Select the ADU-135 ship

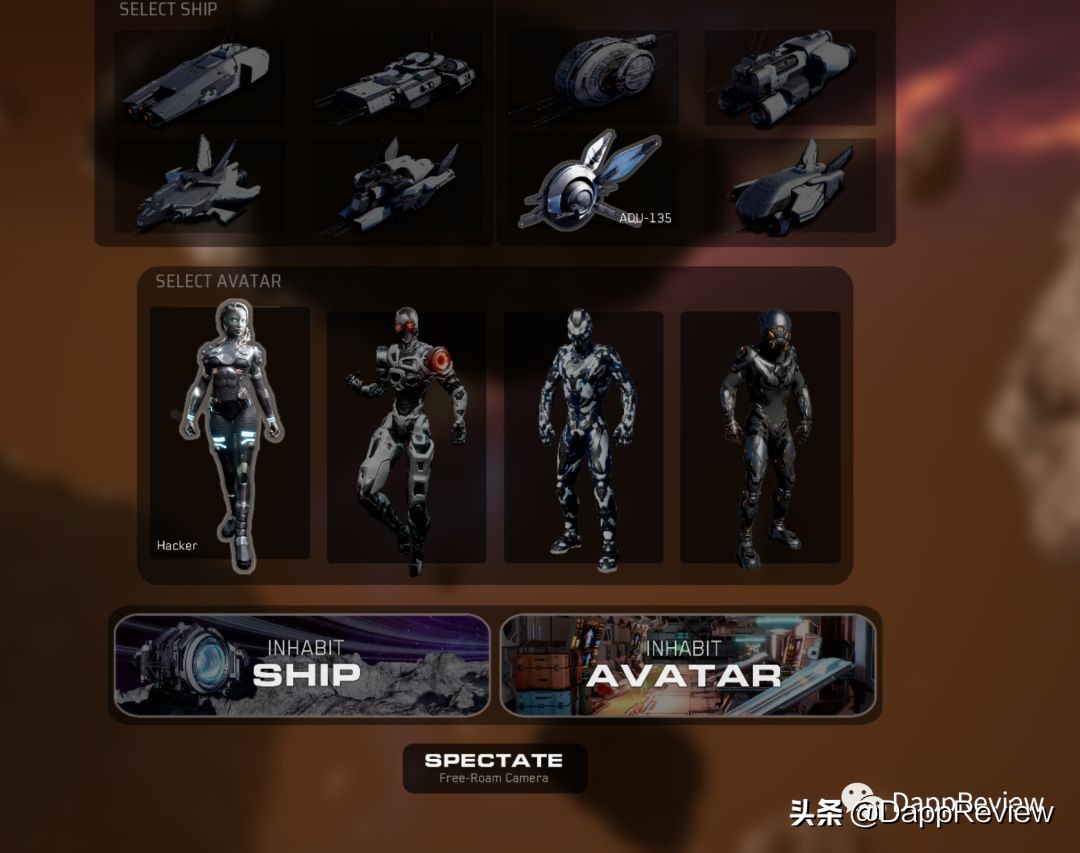pos(591,186)
